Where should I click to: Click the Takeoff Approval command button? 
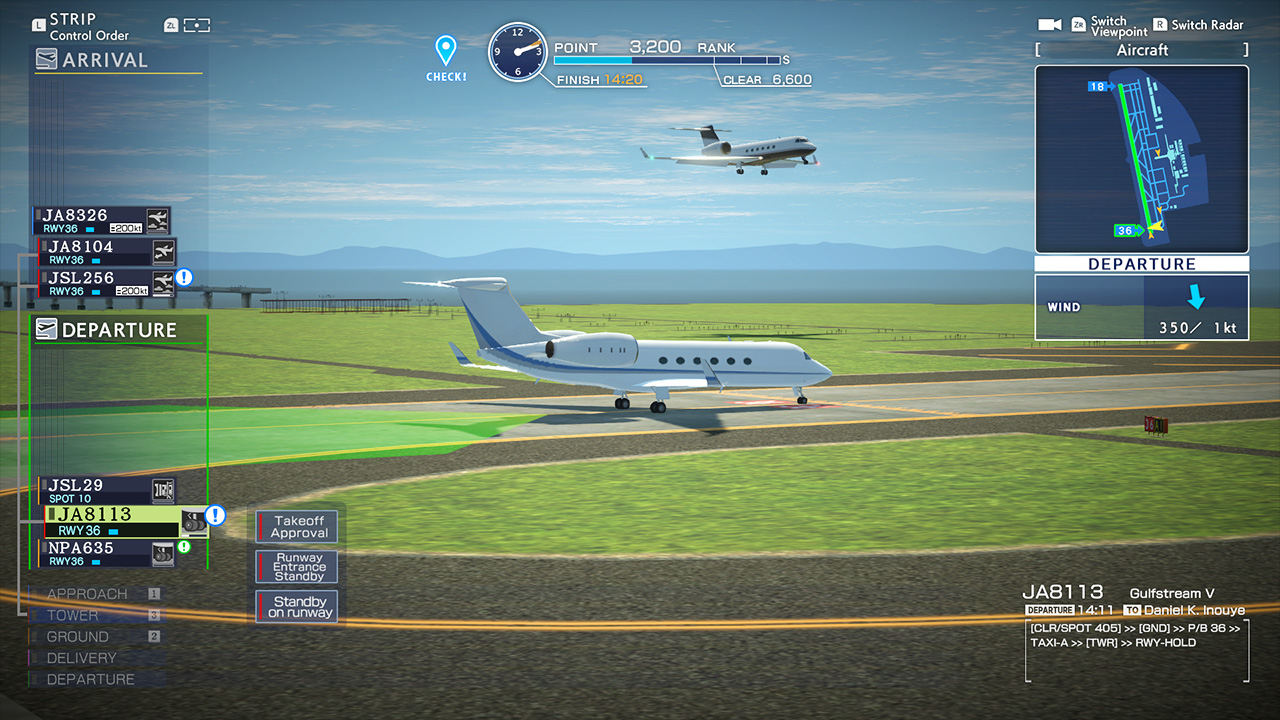[x=296, y=525]
